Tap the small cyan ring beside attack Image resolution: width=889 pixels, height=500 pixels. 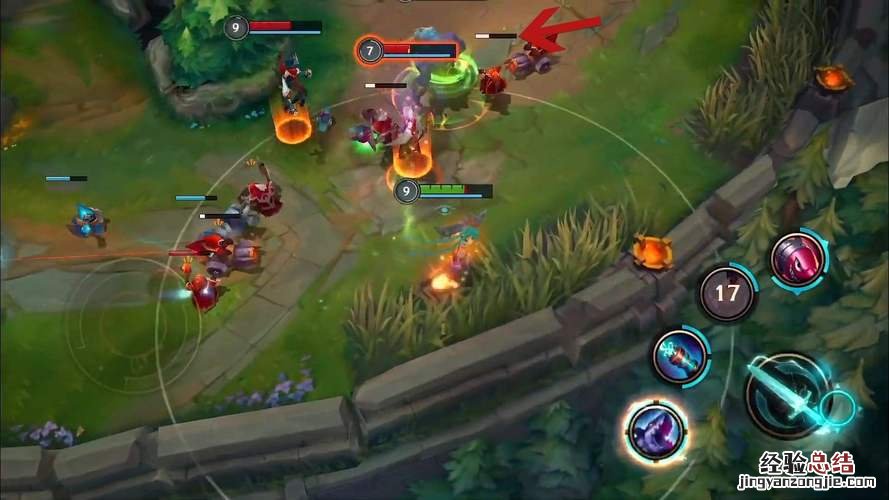point(837,408)
